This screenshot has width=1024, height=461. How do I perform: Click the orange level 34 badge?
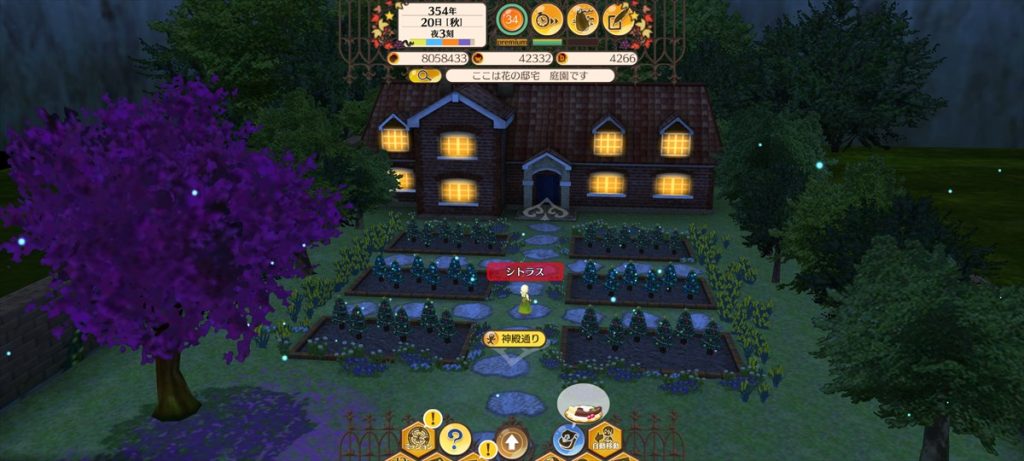click(513, 18)
